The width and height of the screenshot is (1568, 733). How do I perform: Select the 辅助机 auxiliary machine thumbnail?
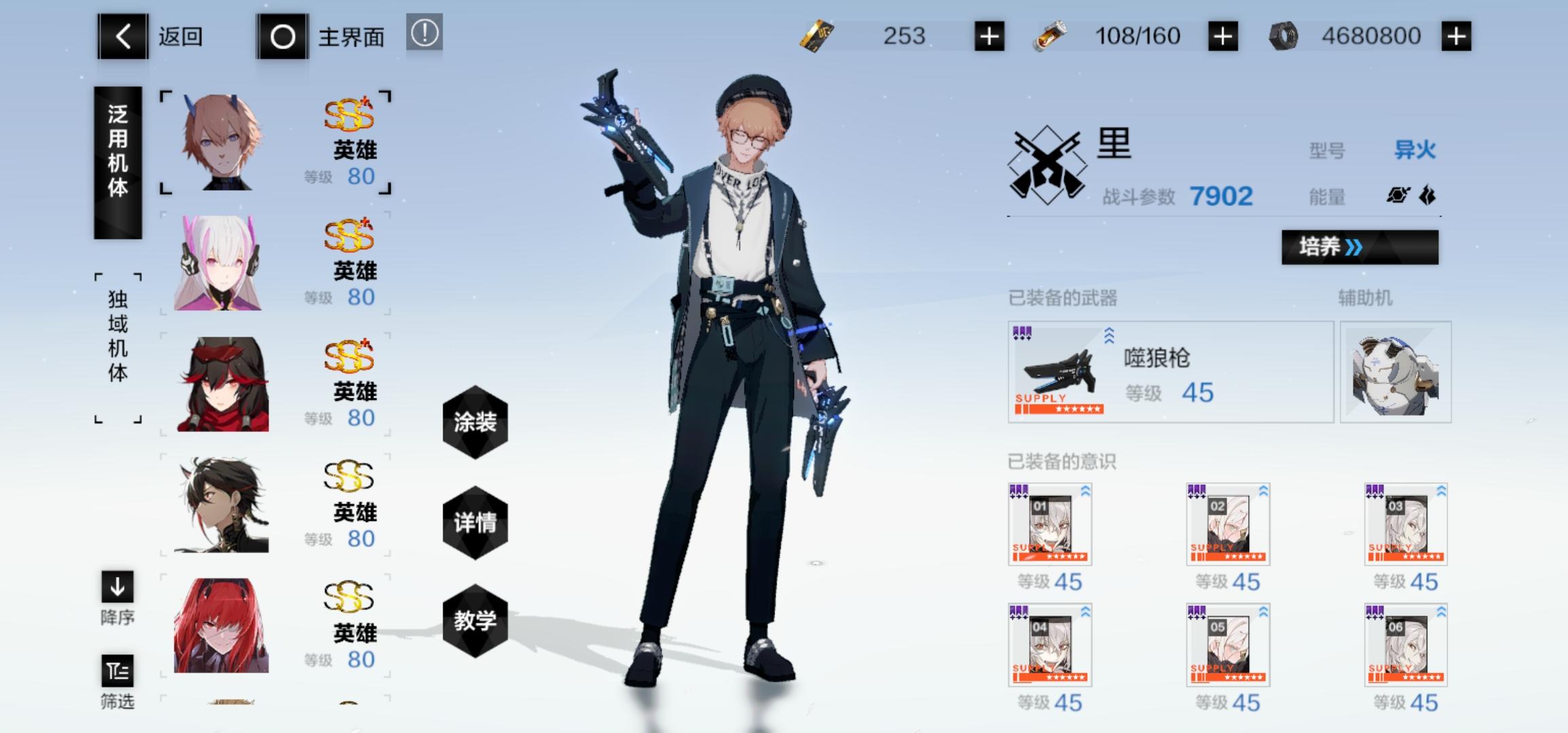1395,372
